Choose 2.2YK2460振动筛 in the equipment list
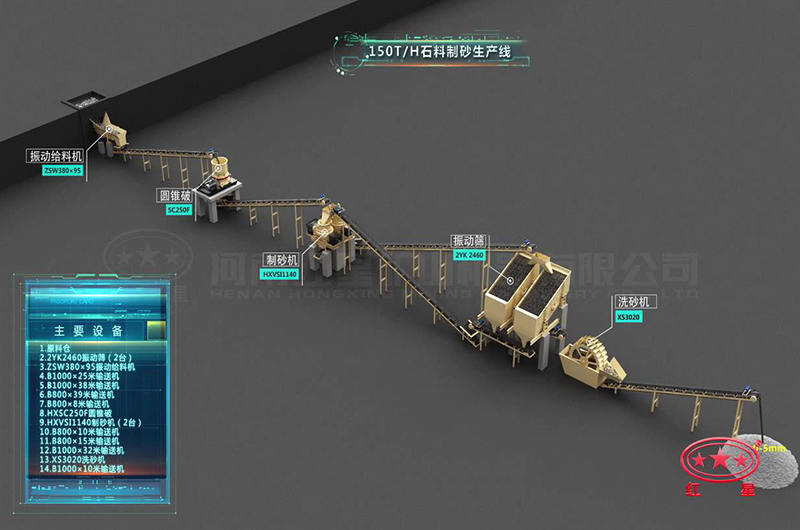 point(84,357)
